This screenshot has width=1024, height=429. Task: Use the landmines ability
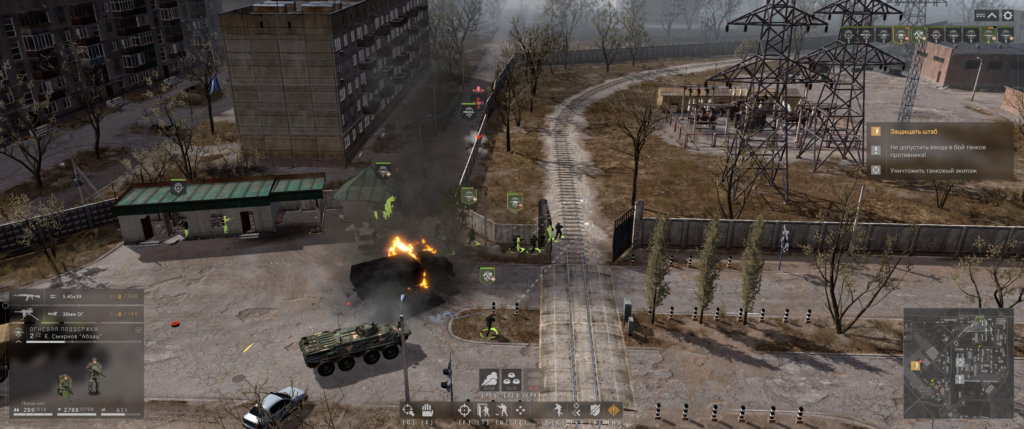click(x=512, y=380)
